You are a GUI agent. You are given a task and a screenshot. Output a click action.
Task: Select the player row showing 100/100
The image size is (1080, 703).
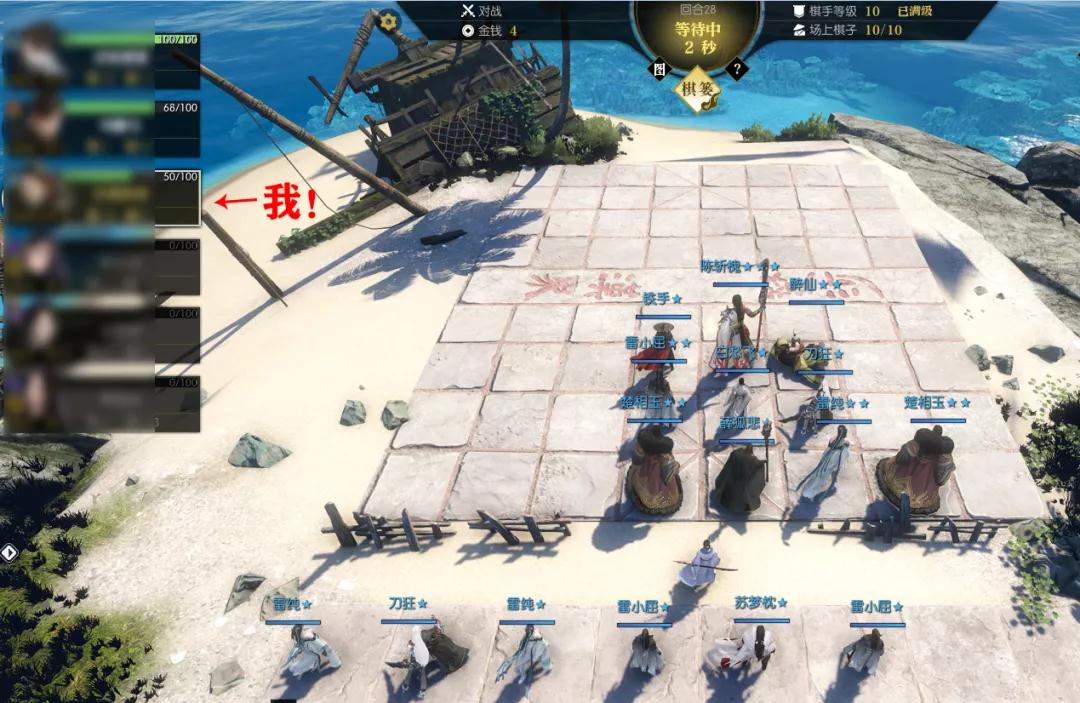pos(102,59)
